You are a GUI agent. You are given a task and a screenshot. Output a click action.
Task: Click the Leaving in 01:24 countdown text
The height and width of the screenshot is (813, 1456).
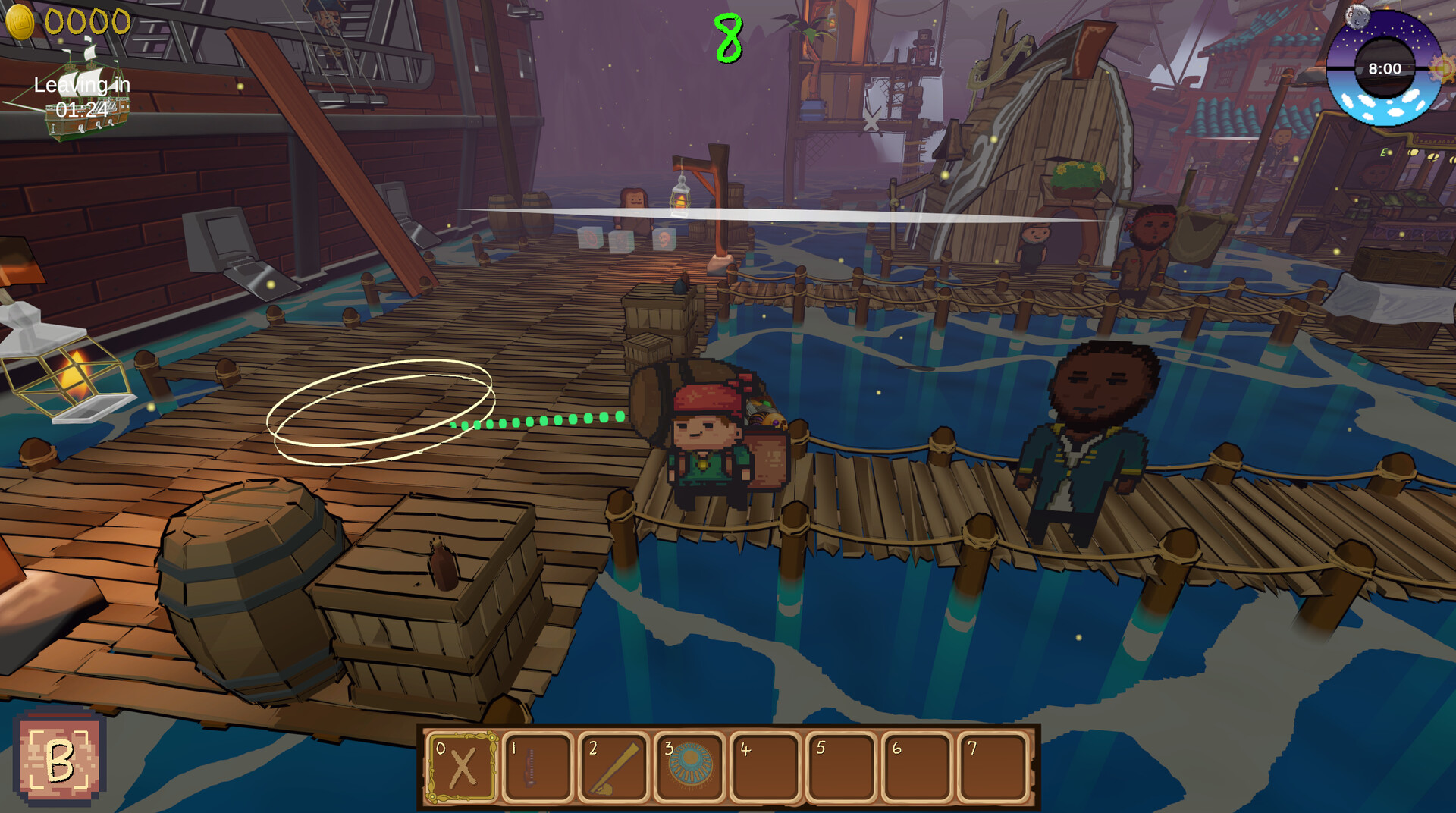(82, 94)
